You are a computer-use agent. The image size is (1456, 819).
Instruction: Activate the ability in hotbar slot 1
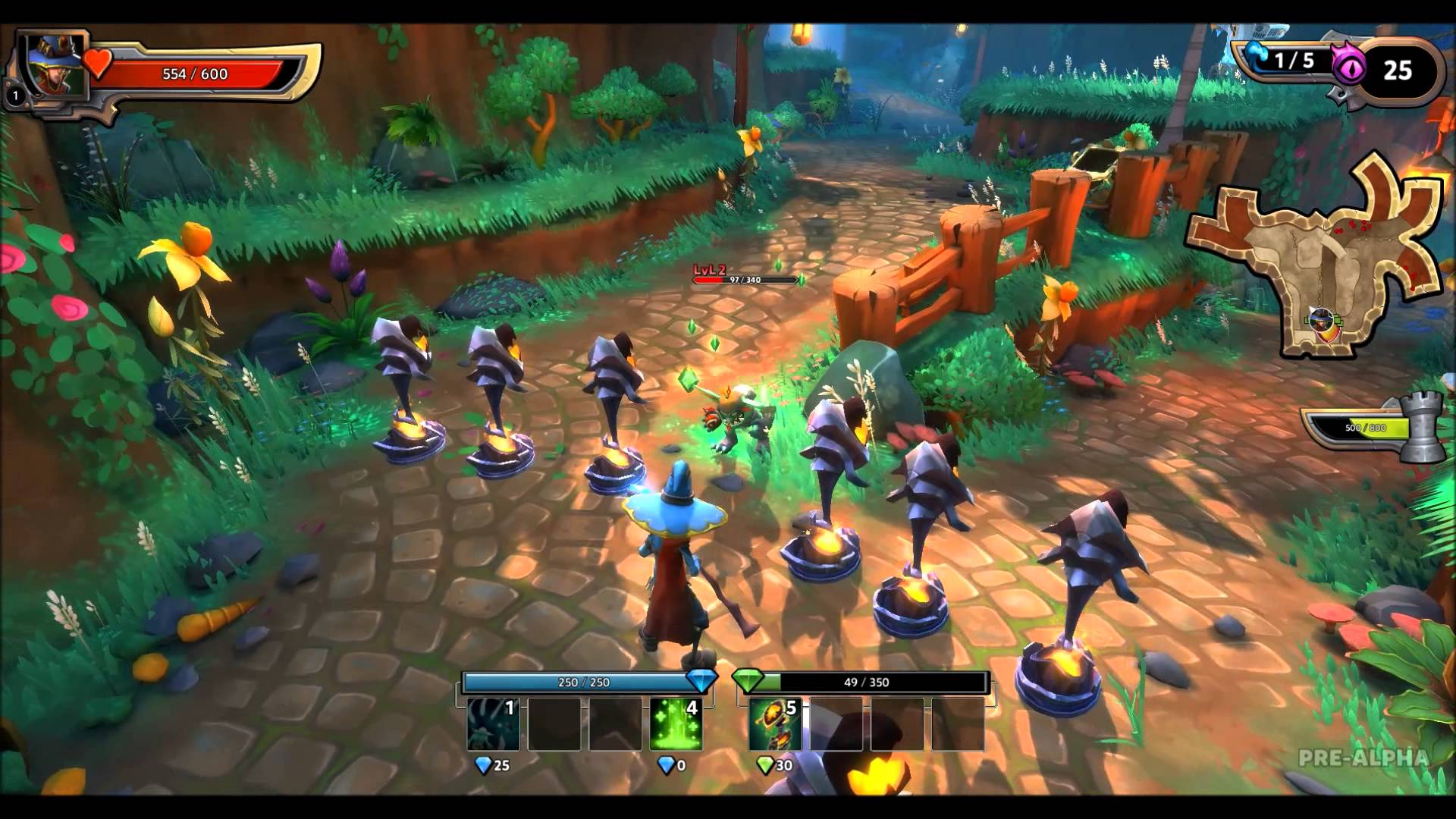[493, 724]
